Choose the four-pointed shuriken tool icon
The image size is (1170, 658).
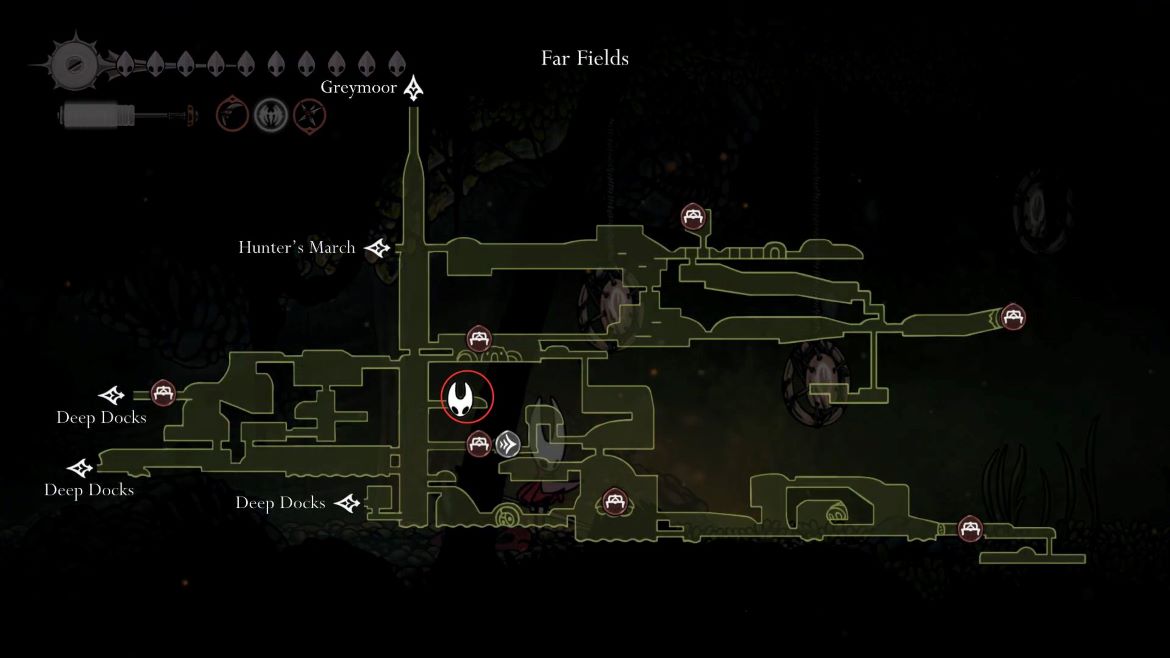tap(308, 115)
